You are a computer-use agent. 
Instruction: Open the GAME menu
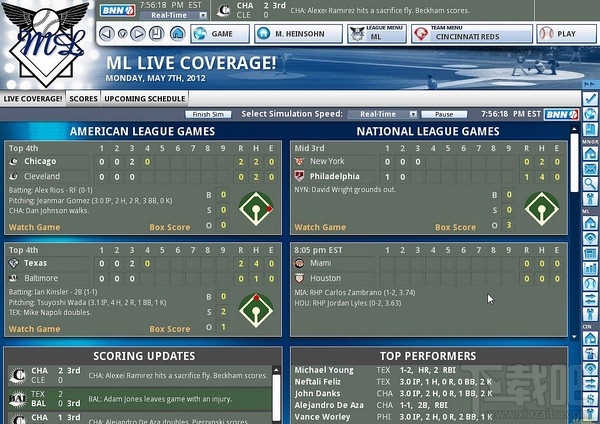pos(215,33)
